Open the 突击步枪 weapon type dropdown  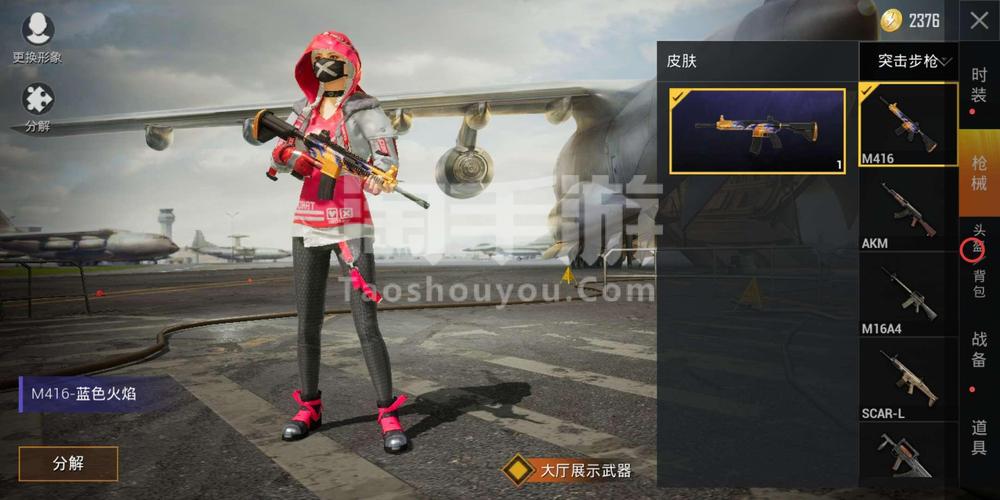click(914, 61)
